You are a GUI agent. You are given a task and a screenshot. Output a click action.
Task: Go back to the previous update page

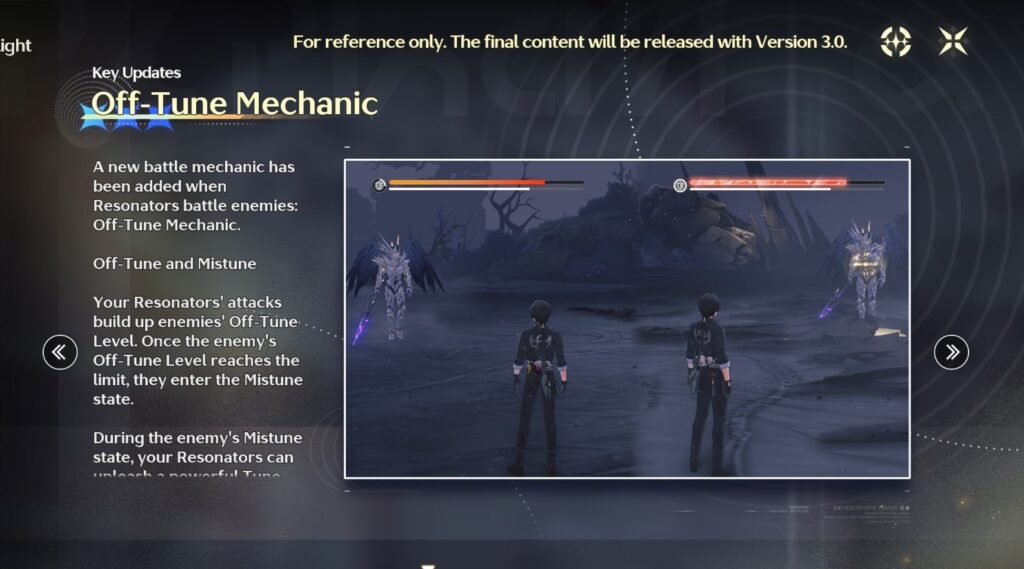(x=60, y=351)
